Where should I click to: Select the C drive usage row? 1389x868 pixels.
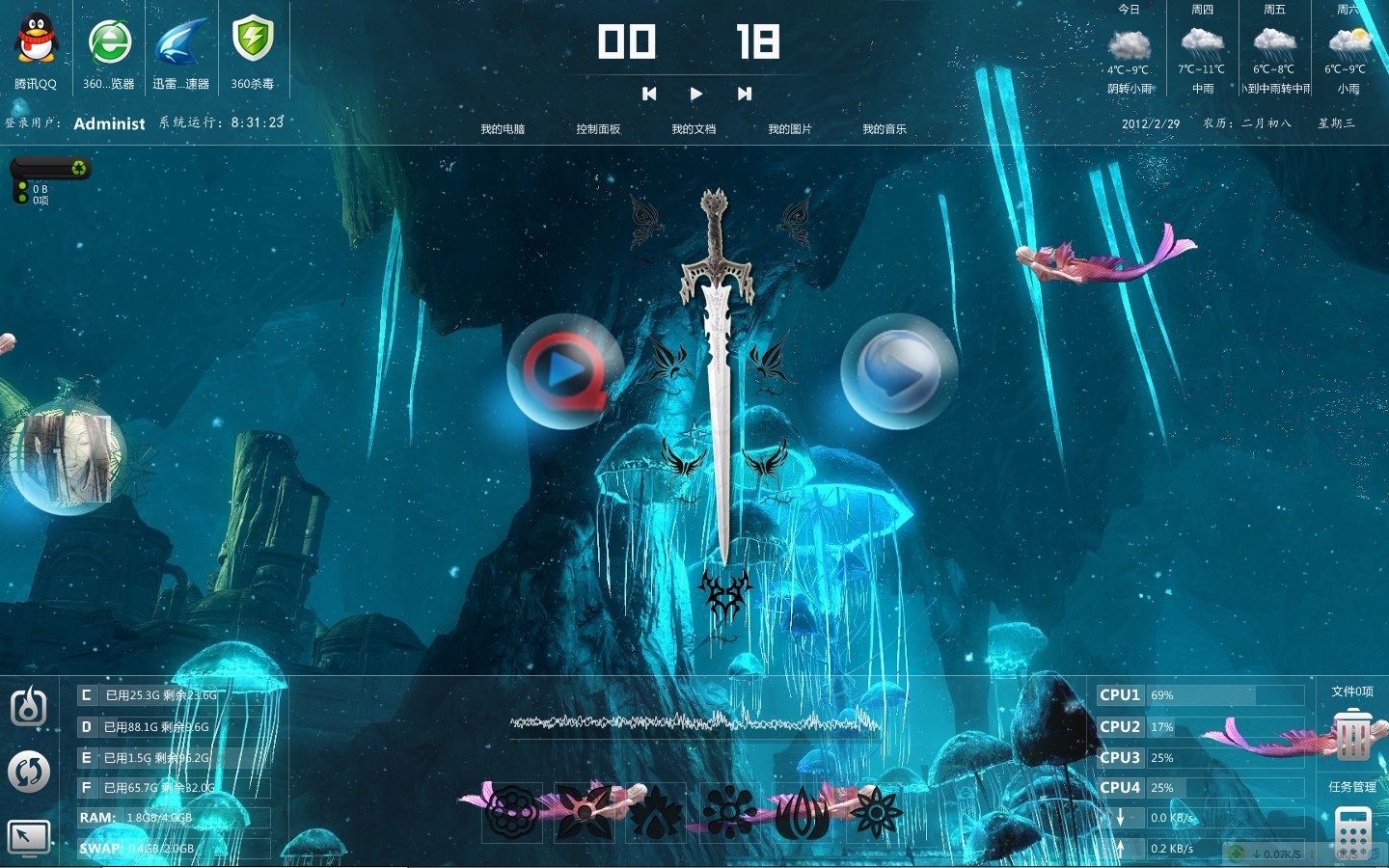[x=174, y=695]
